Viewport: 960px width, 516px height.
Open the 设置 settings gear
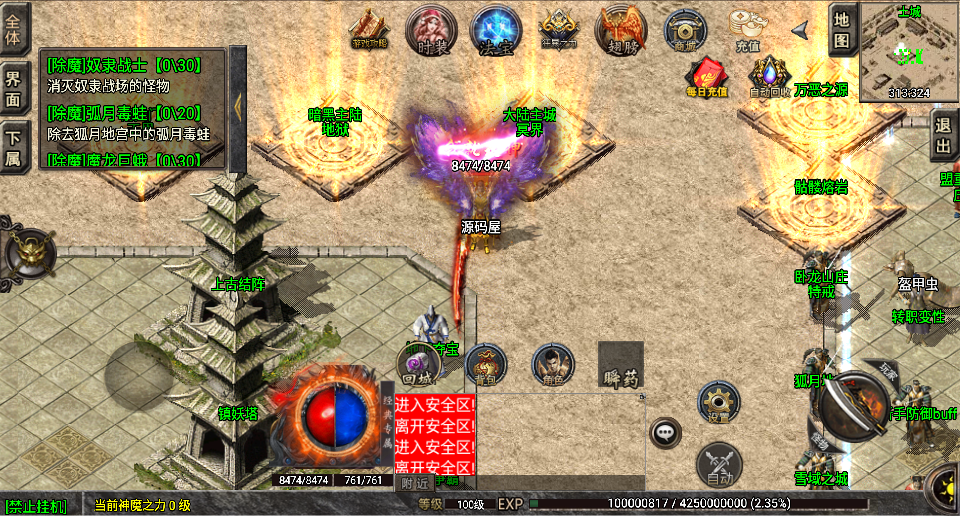tap(718, 402)
